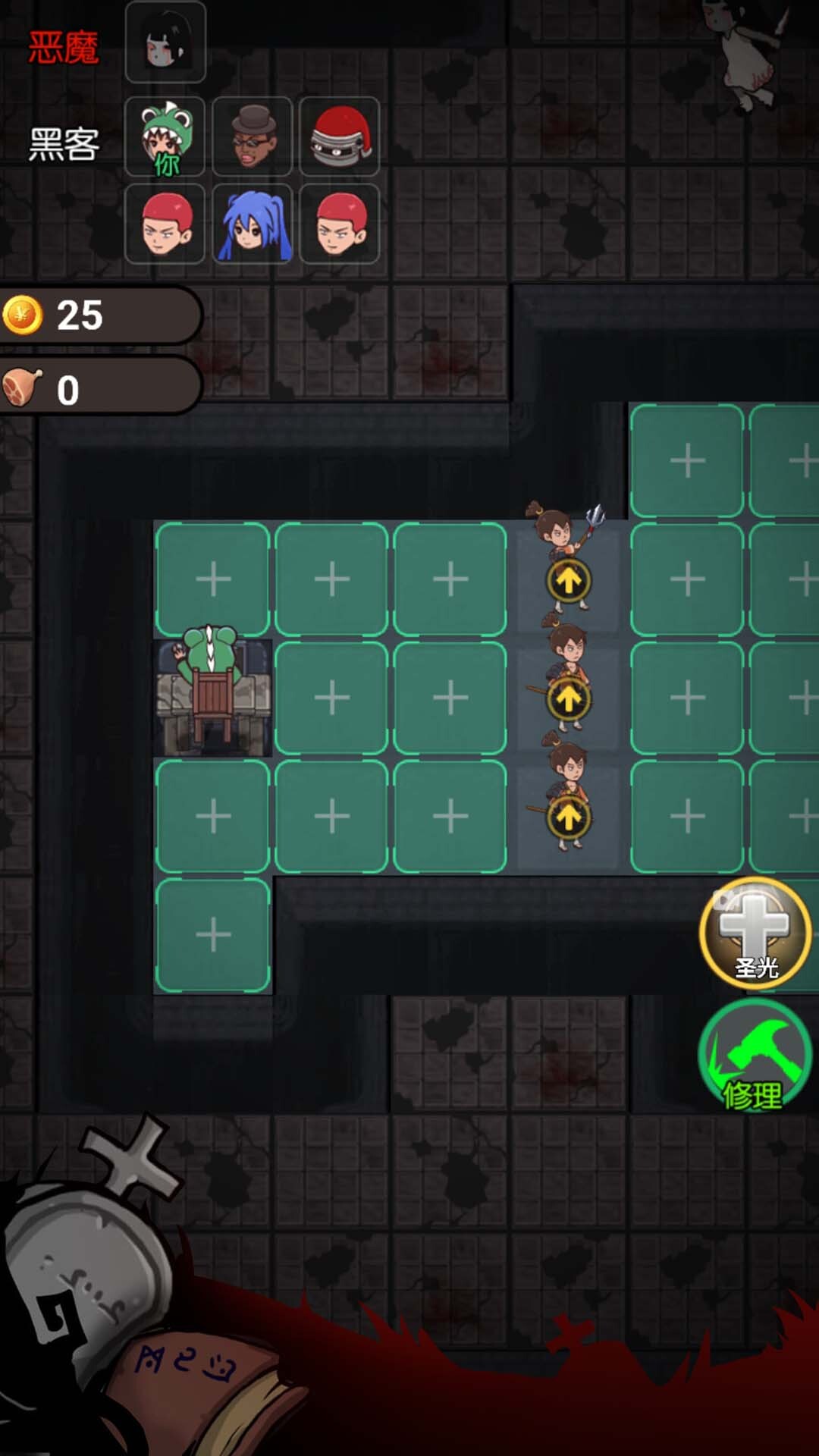Activate the 圣光 holy light skill
The height and width of the screenshot is (1456, 819).
pyautogui.click(x=755, y=934)
